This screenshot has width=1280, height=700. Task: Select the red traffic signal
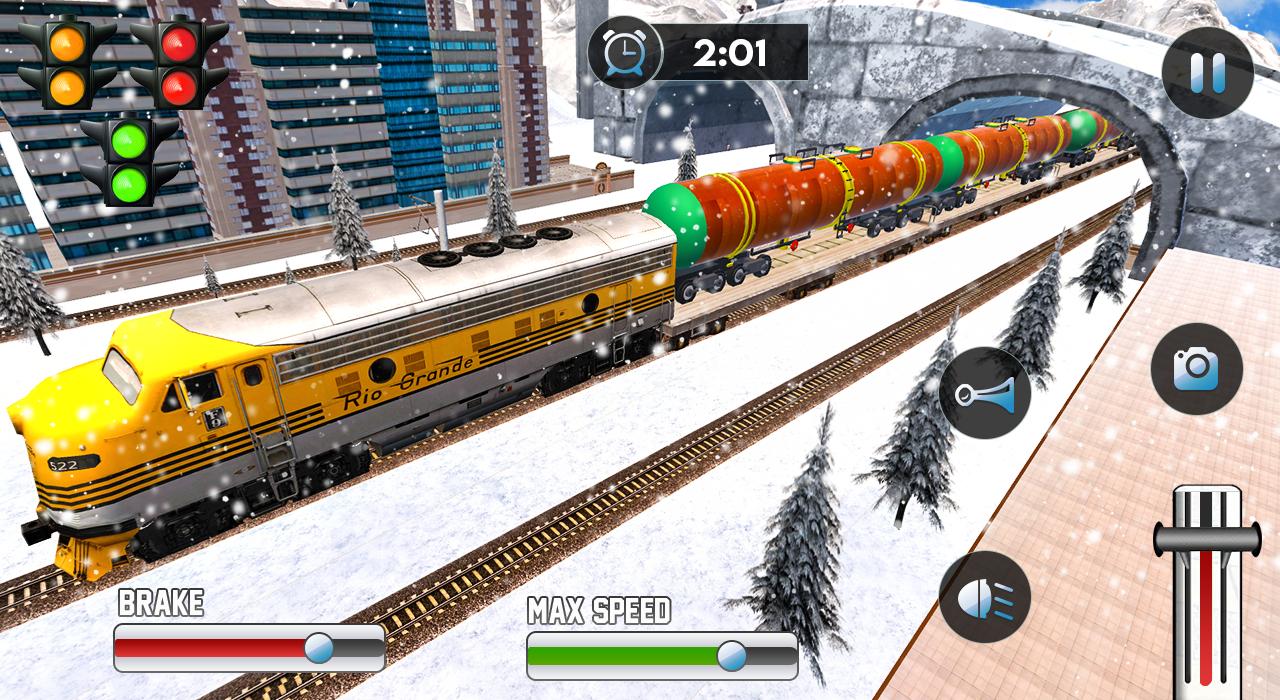pyautogui.click(x=180, y=60)
